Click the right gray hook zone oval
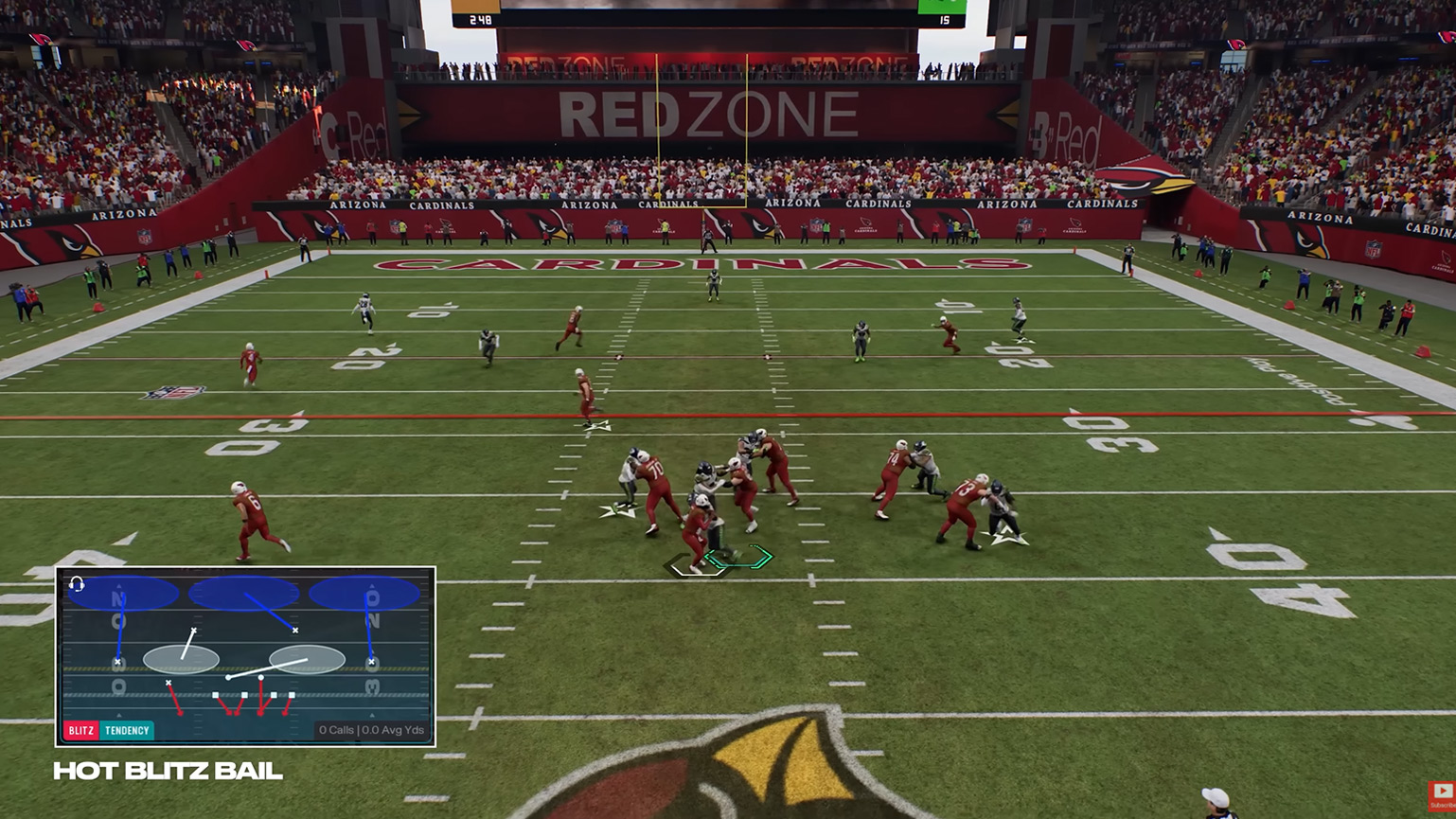This screenshot has width=1456, height=819. pyautogui.click(x=306, y=659)
